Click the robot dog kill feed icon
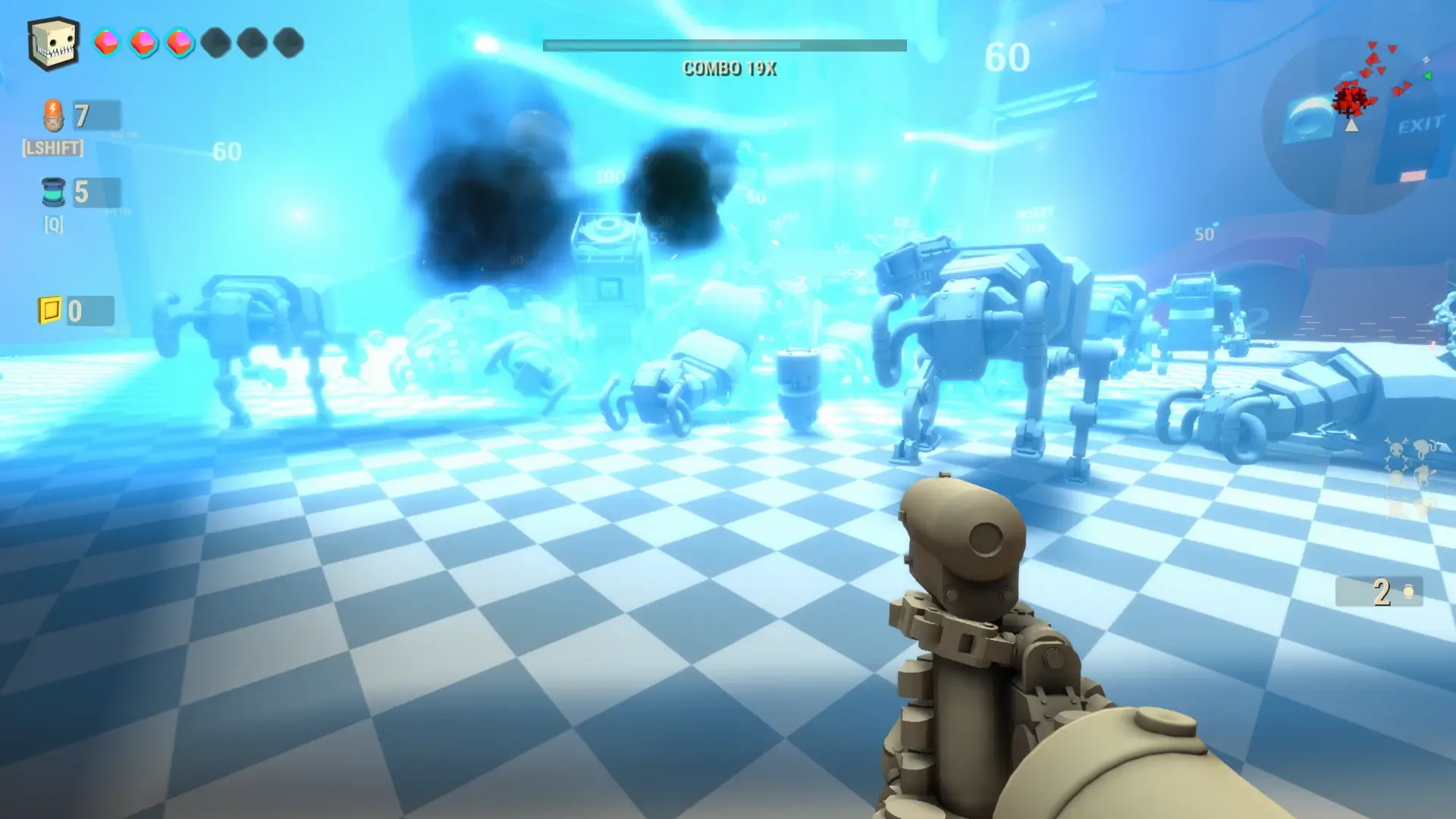Image resolution: width=1456 pixels, height=819 pixels. click(x=1421, y=447)
